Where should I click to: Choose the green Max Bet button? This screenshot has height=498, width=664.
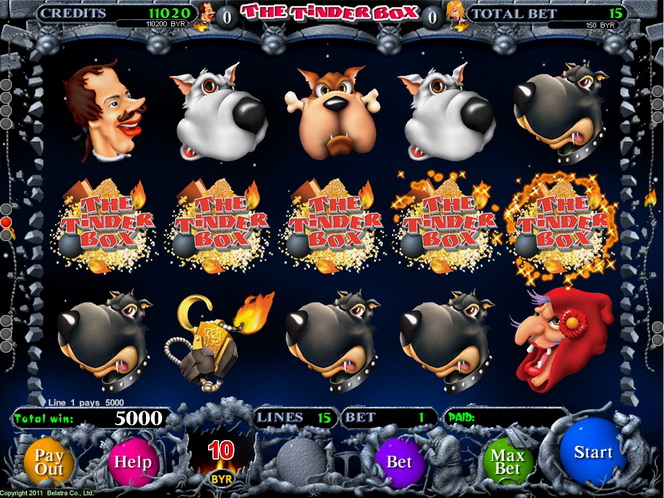(x=509, y=462)
